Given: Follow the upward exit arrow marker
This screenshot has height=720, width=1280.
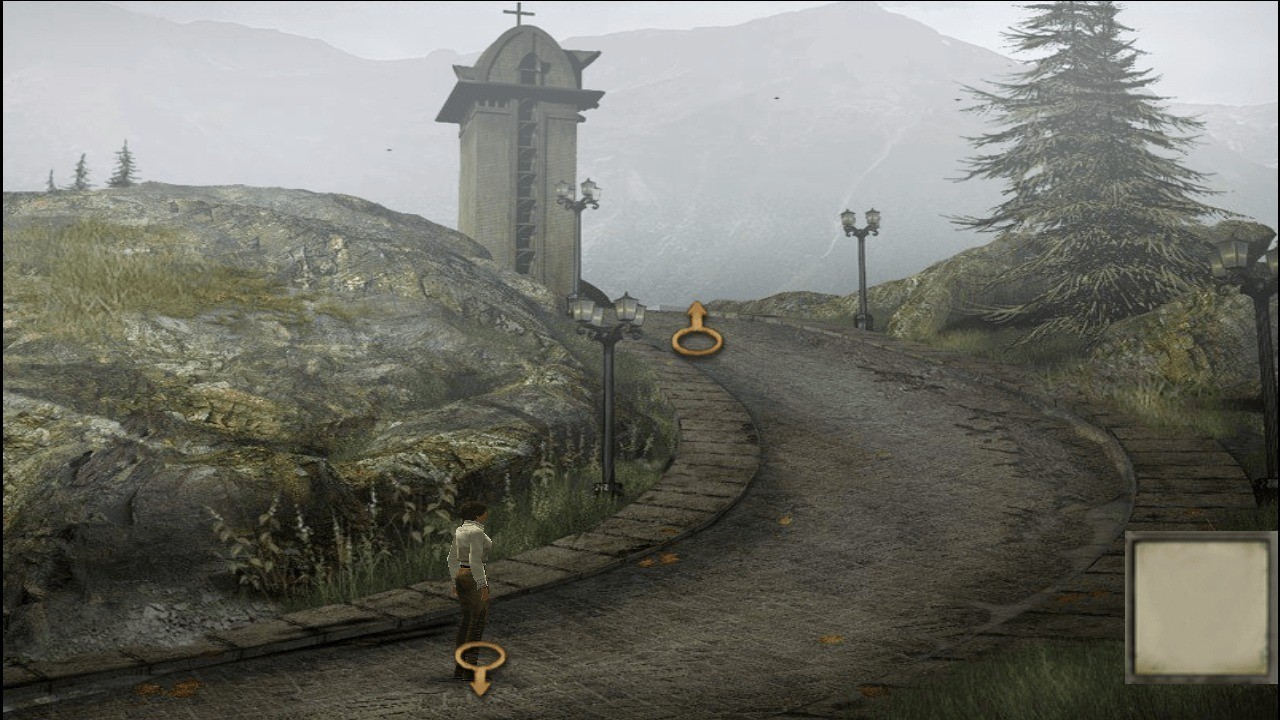Looking at the screenshot, I should pos(697,331).
